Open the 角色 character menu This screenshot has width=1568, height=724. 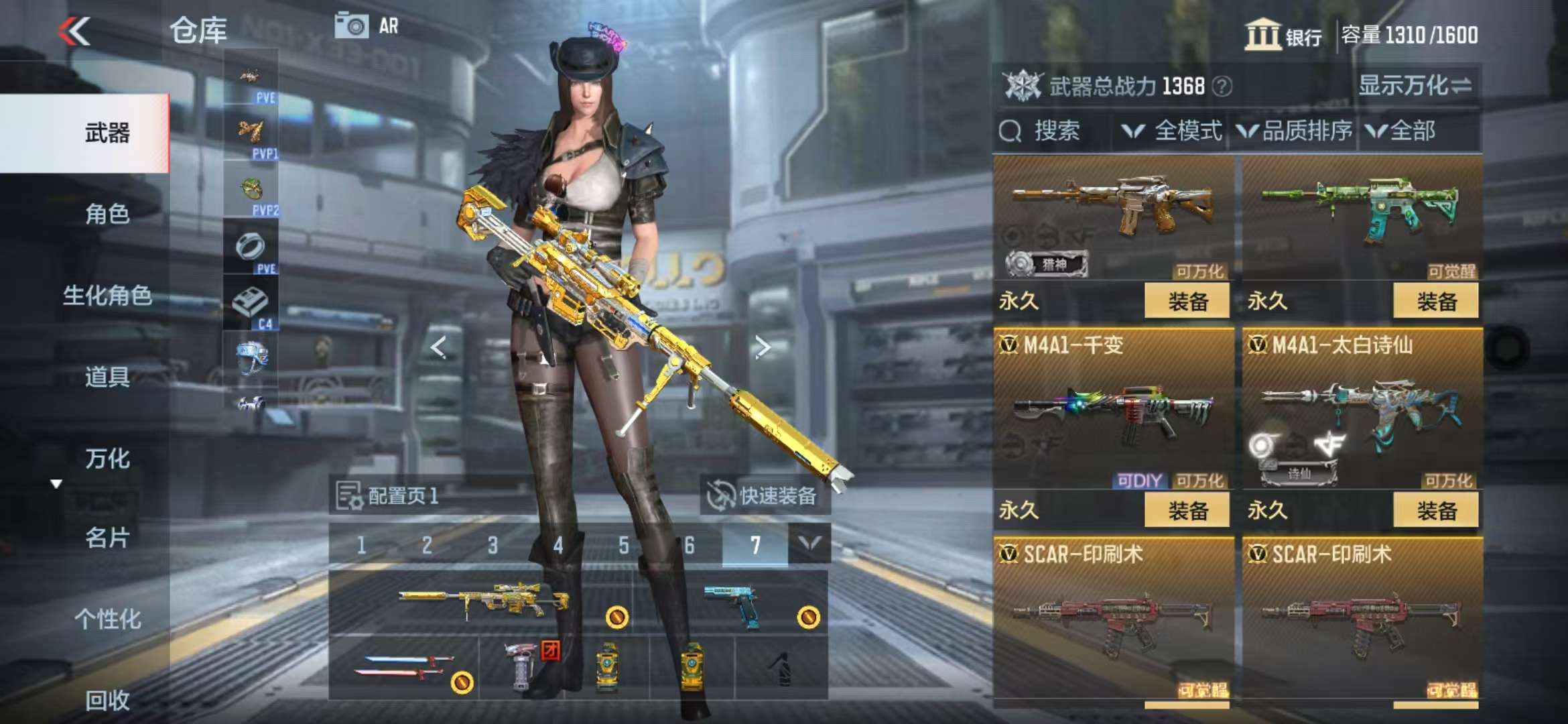(x=107, y=214)
